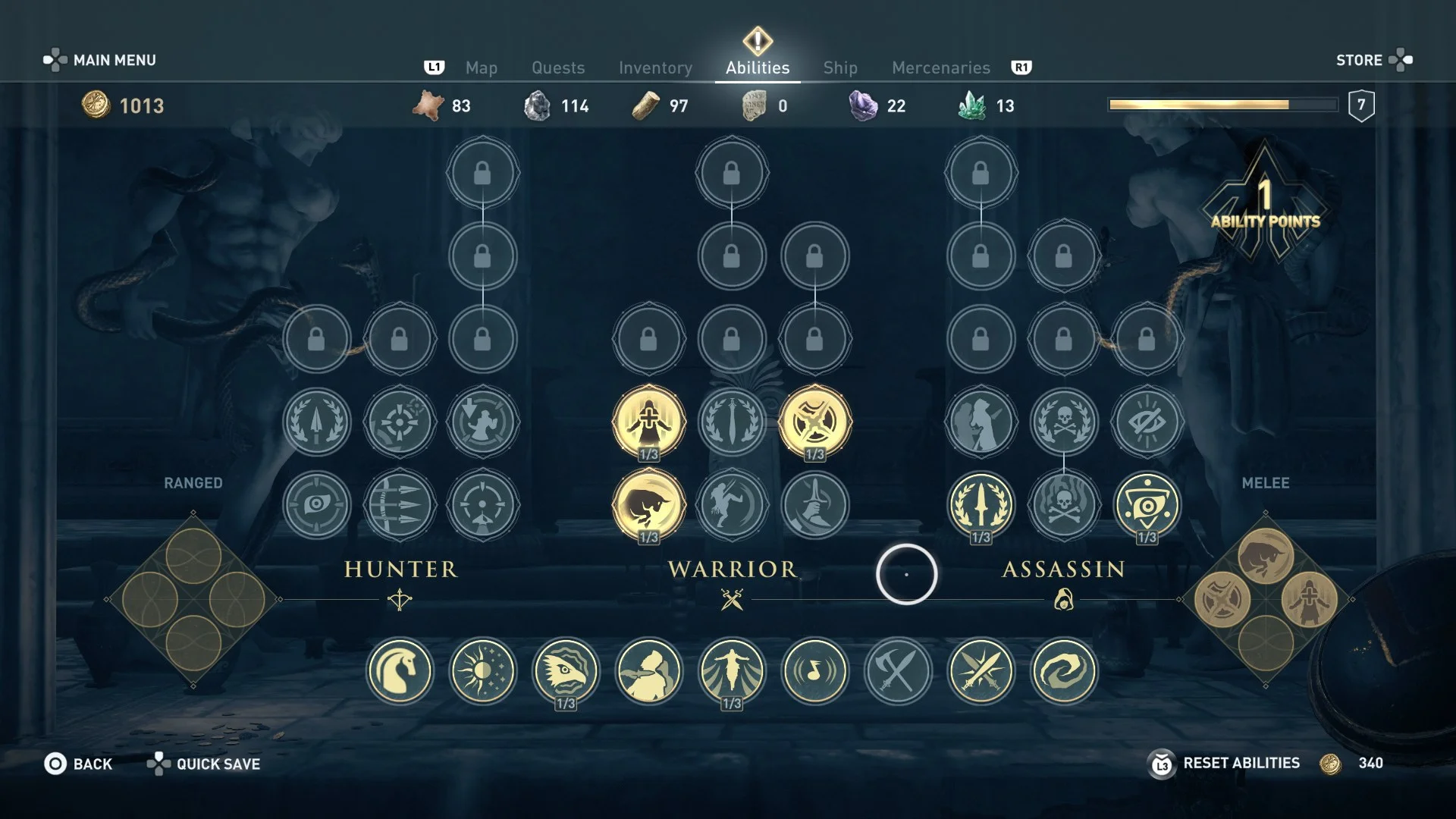The image size is (1456, 819).
Task: Go to the Inventory tab
Action: 655,67
